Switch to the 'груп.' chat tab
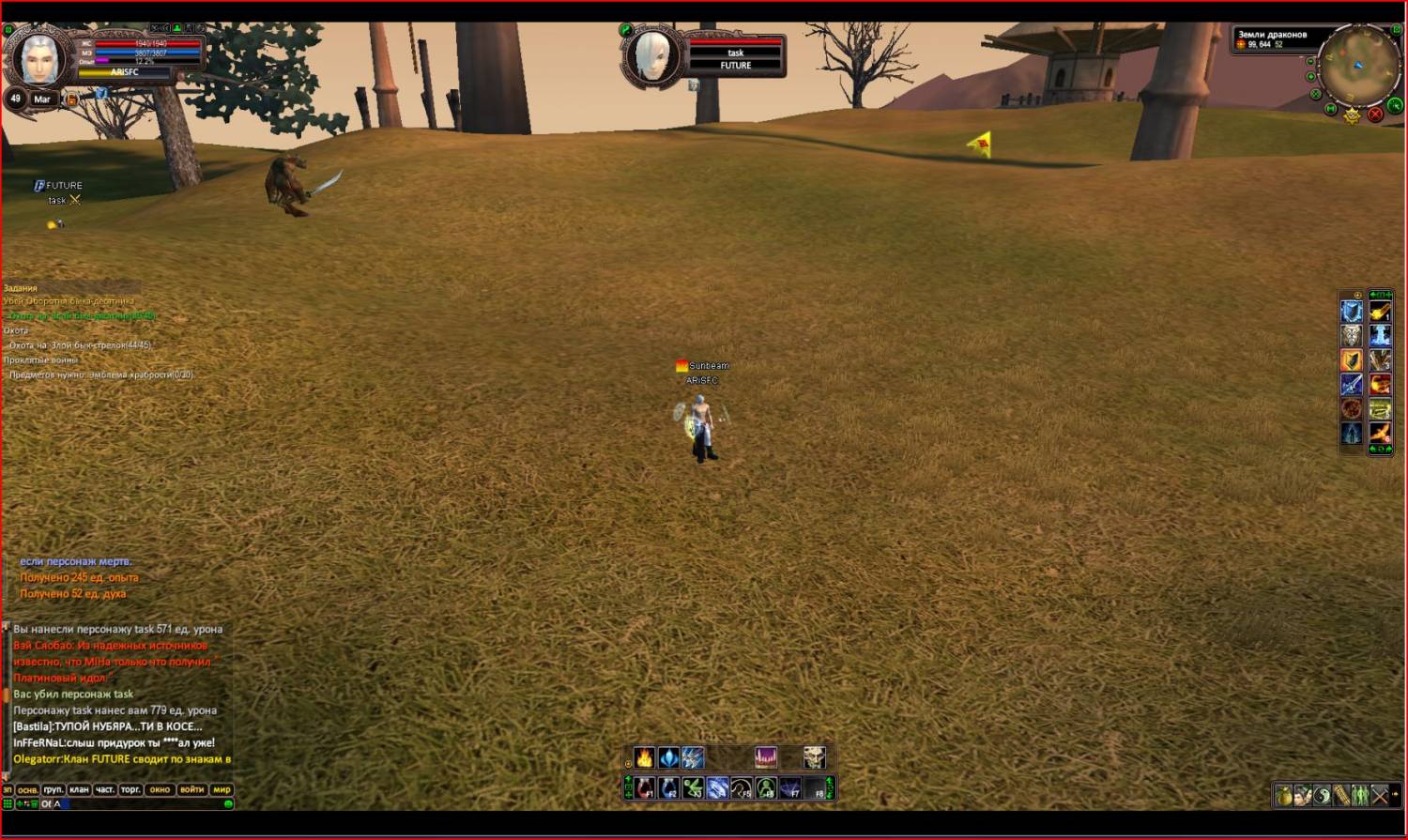1408x840 pixels. point(54,789)
